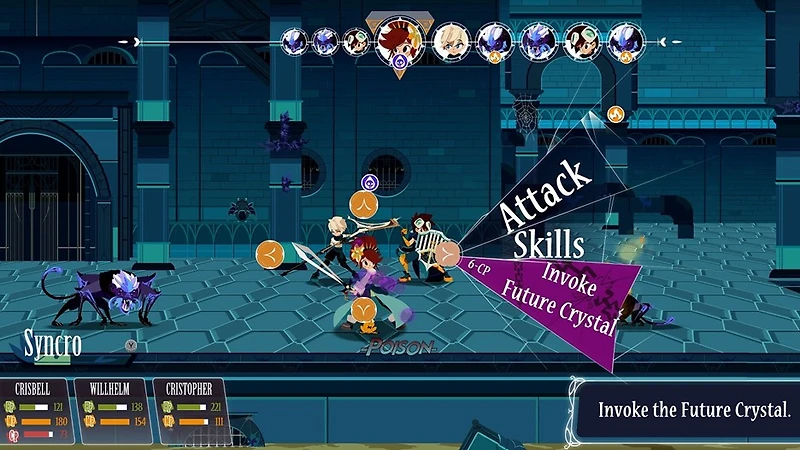Open the Skills command list
This screenshot has width=800, height=450.
coord(549,242)
